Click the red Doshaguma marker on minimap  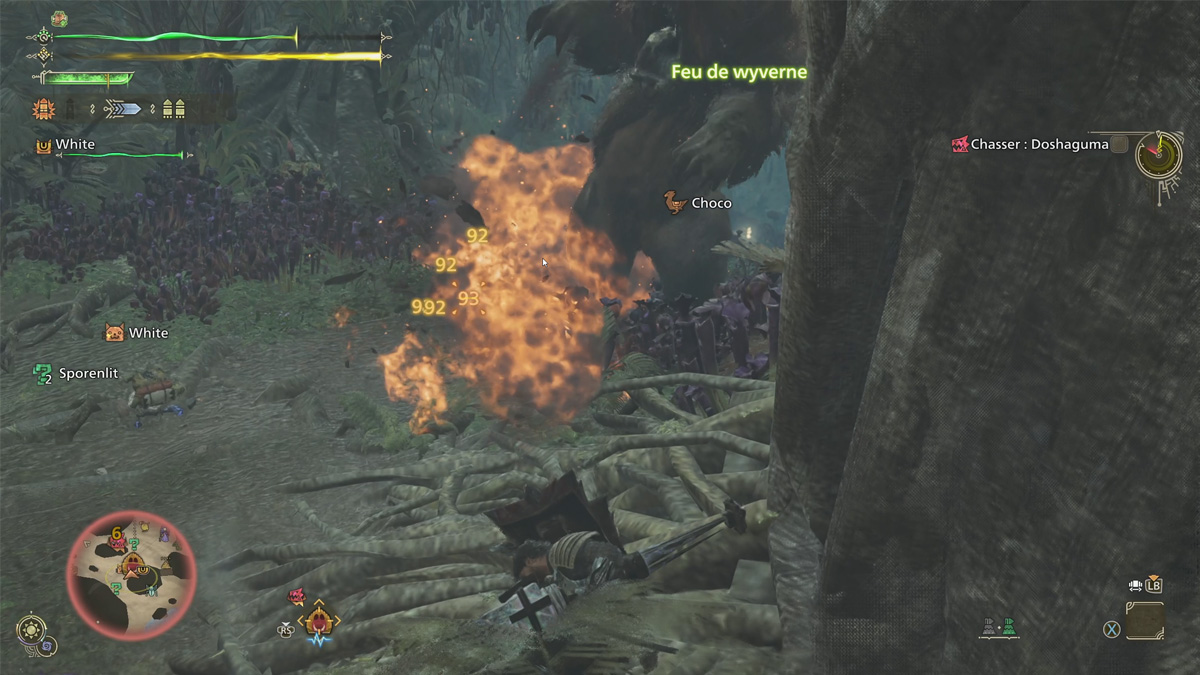[117, 544]
